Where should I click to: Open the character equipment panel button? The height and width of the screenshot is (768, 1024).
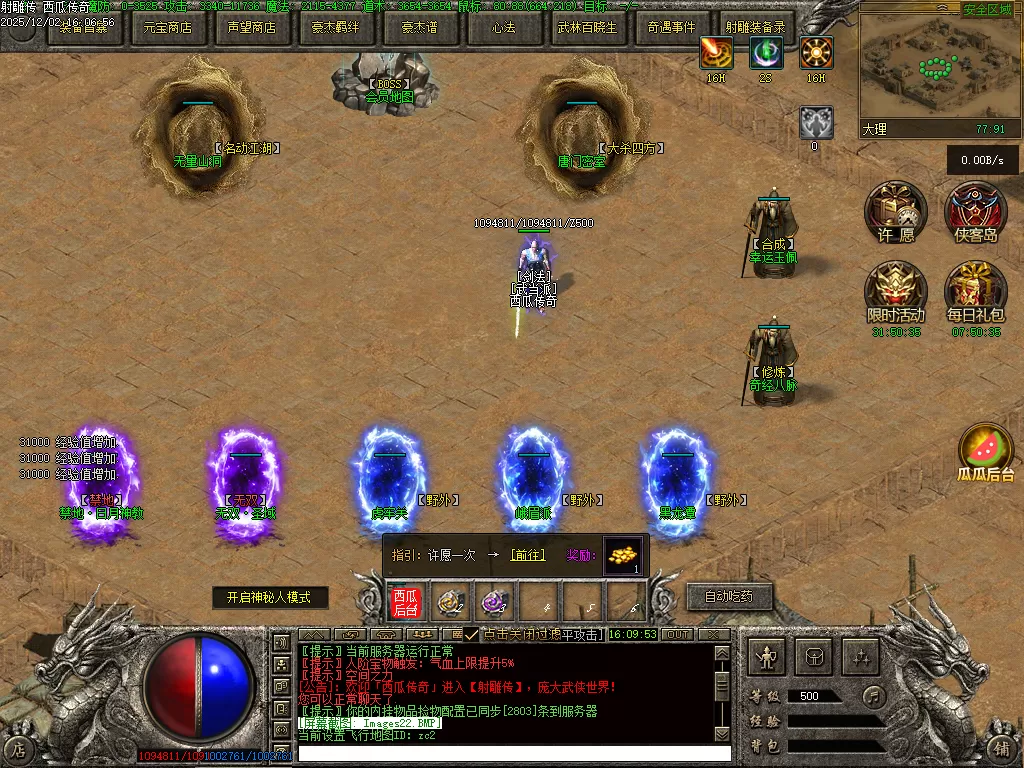click(767, 657)
